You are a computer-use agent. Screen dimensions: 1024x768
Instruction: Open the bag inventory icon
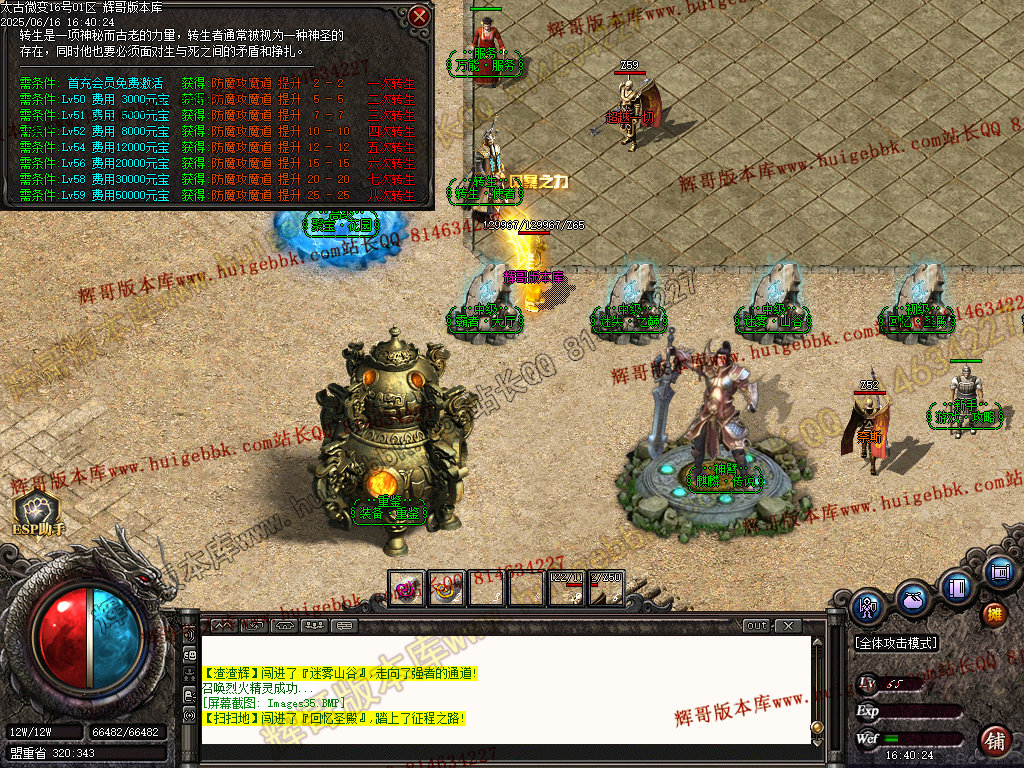(x=912, y=600)
